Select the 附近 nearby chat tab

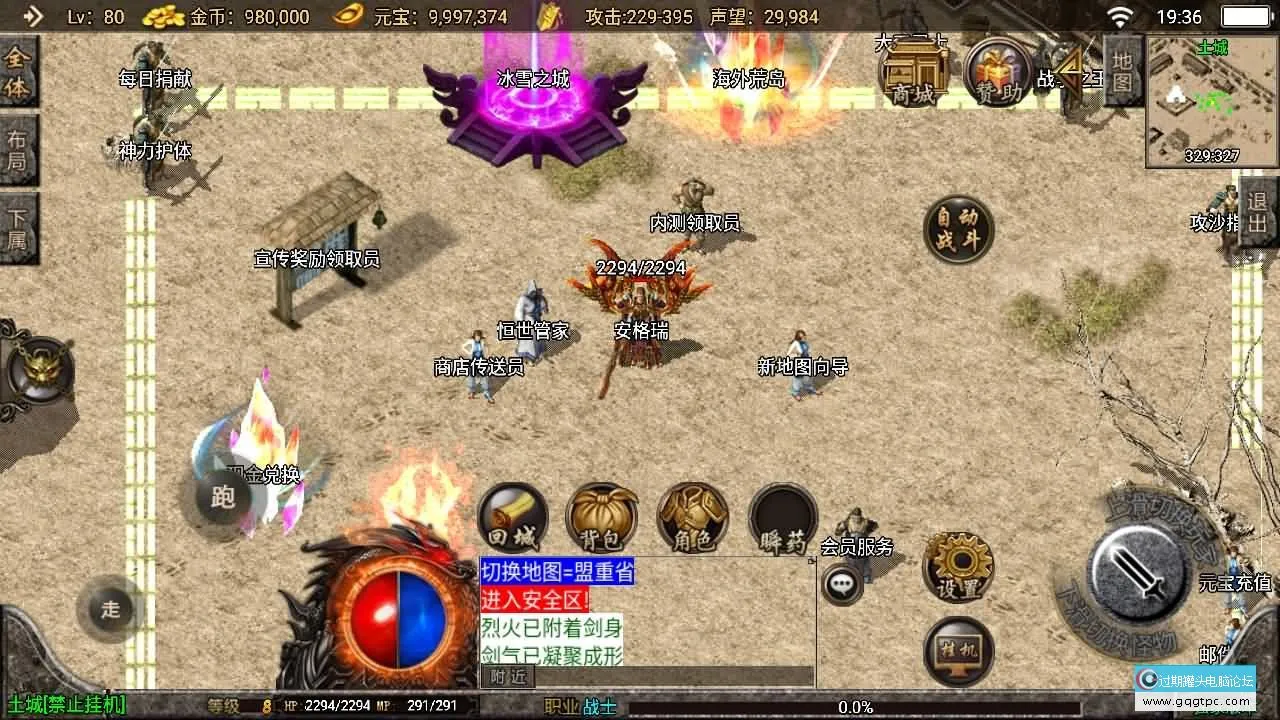508,677
